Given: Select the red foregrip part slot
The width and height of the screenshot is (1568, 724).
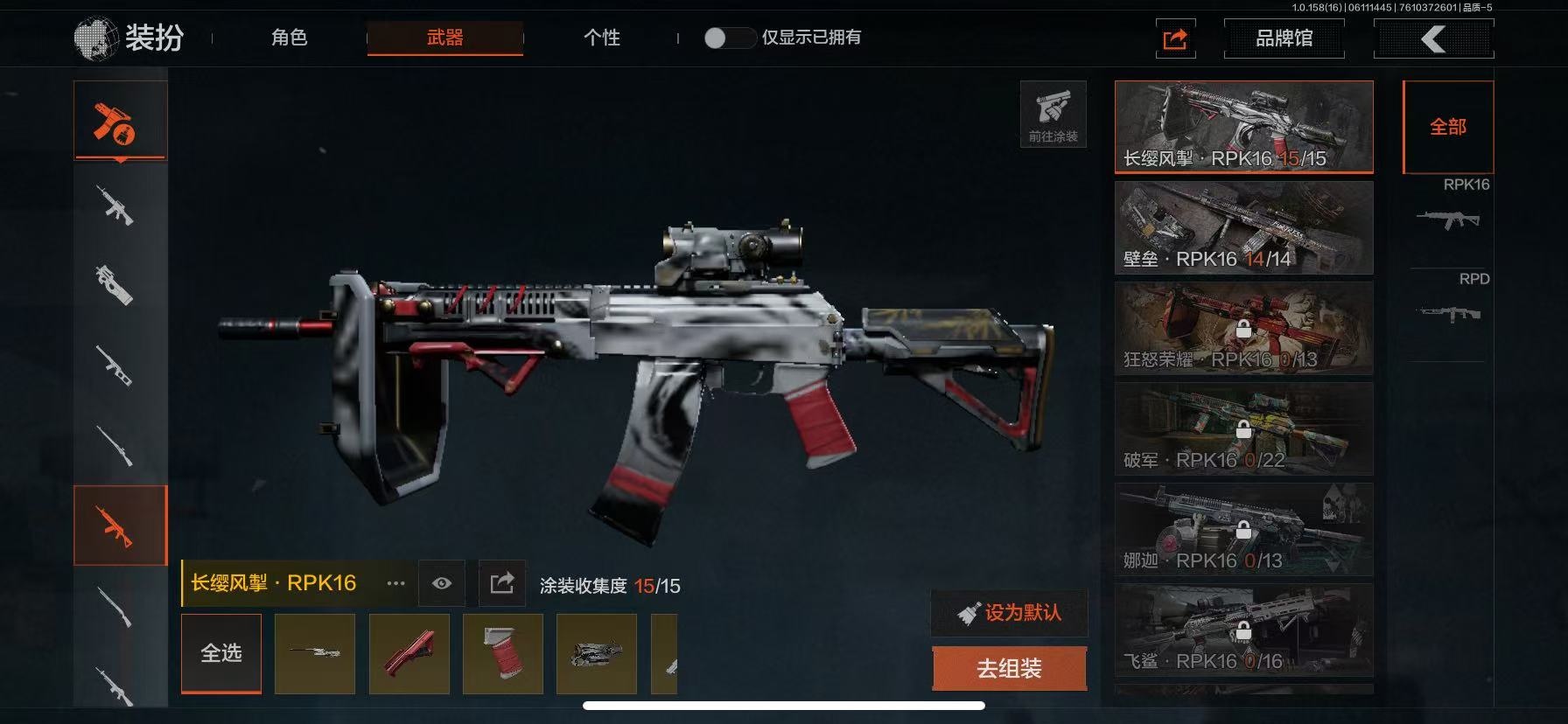Looking at the screenshot, I should [409, 654].
